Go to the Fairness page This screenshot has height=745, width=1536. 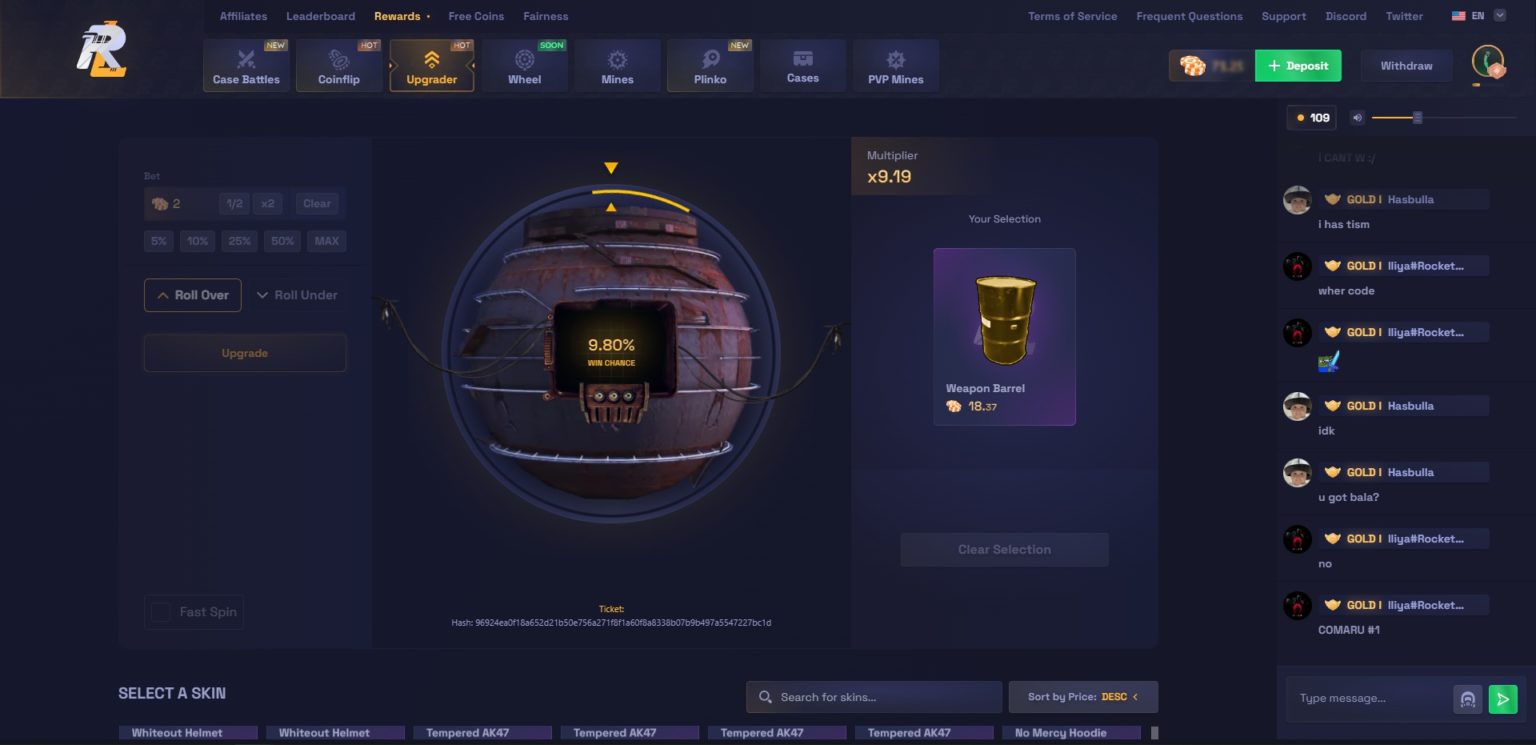pyautogui.click(x=546, y=16)
